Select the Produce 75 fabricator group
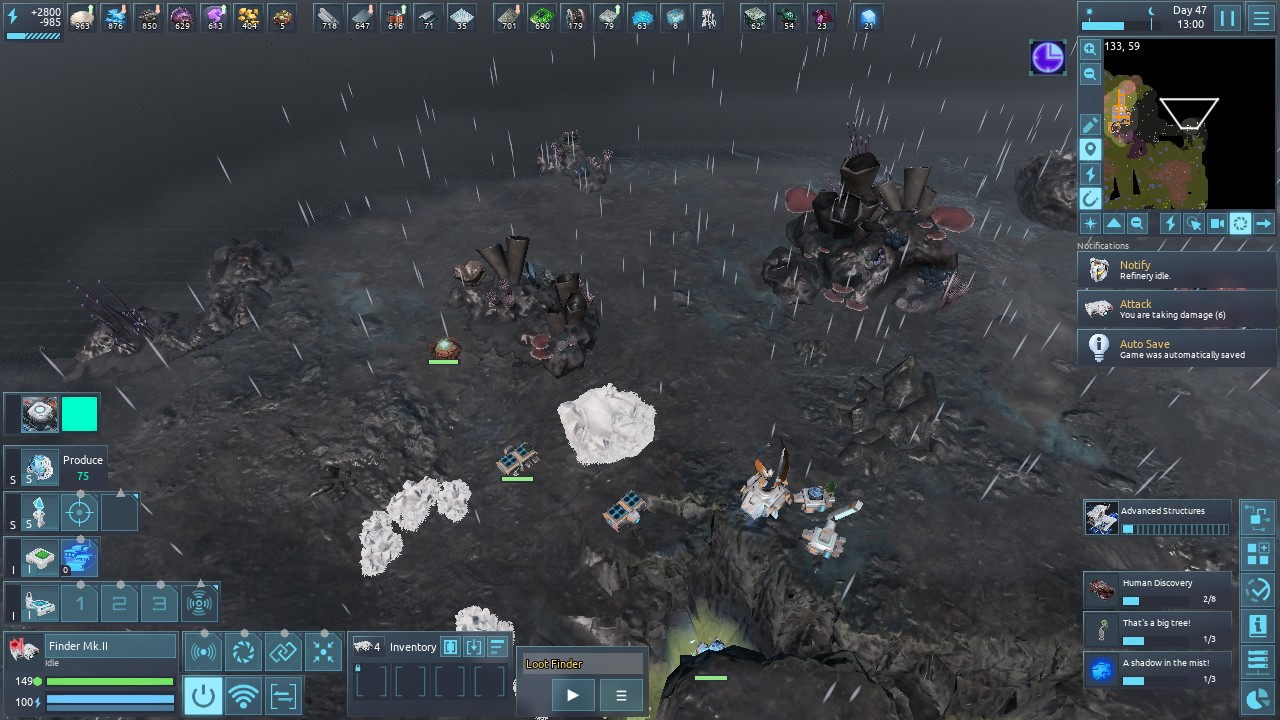1280x720 pixels. (x=41, y=467)
